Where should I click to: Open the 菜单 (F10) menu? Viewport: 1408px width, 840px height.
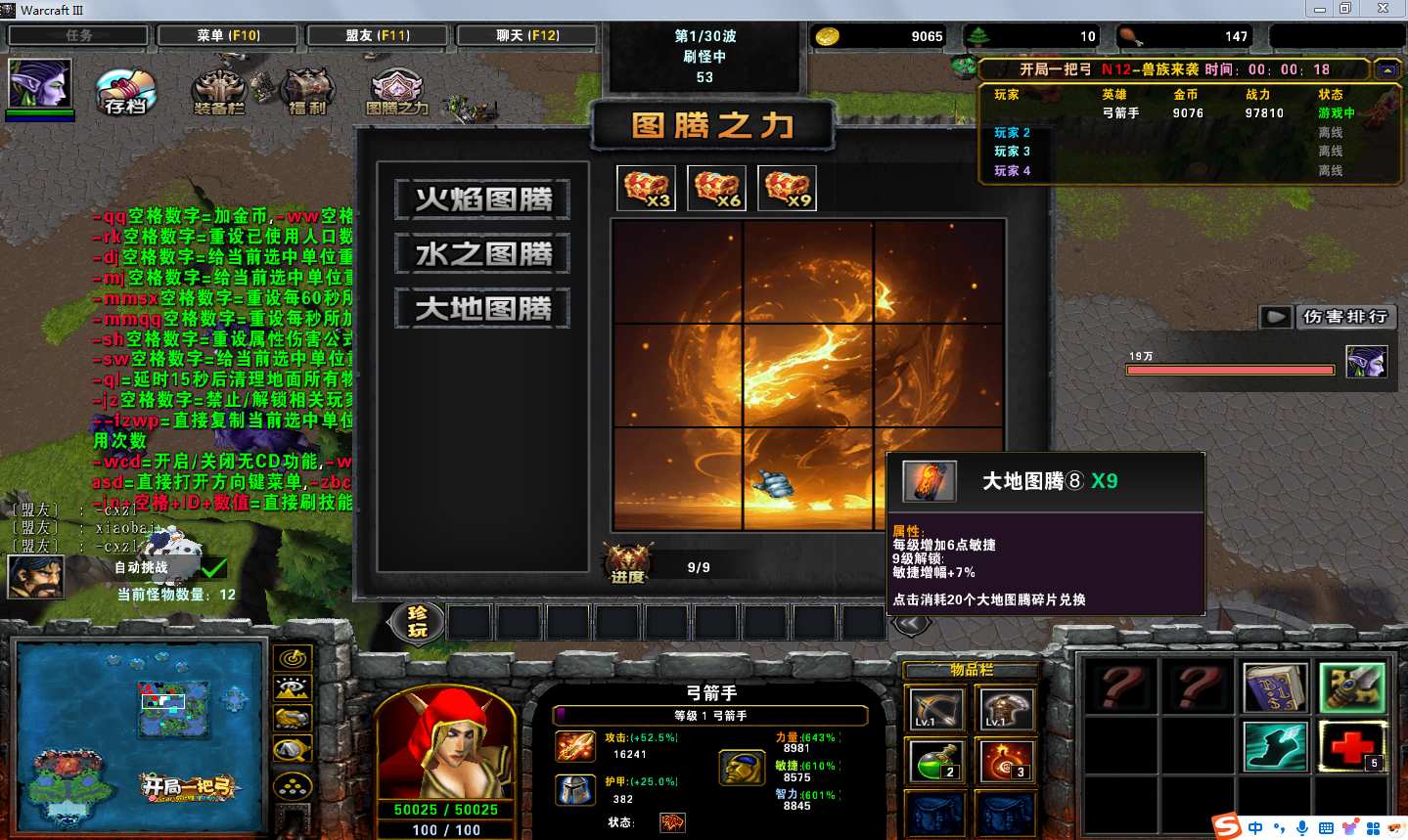228,35
